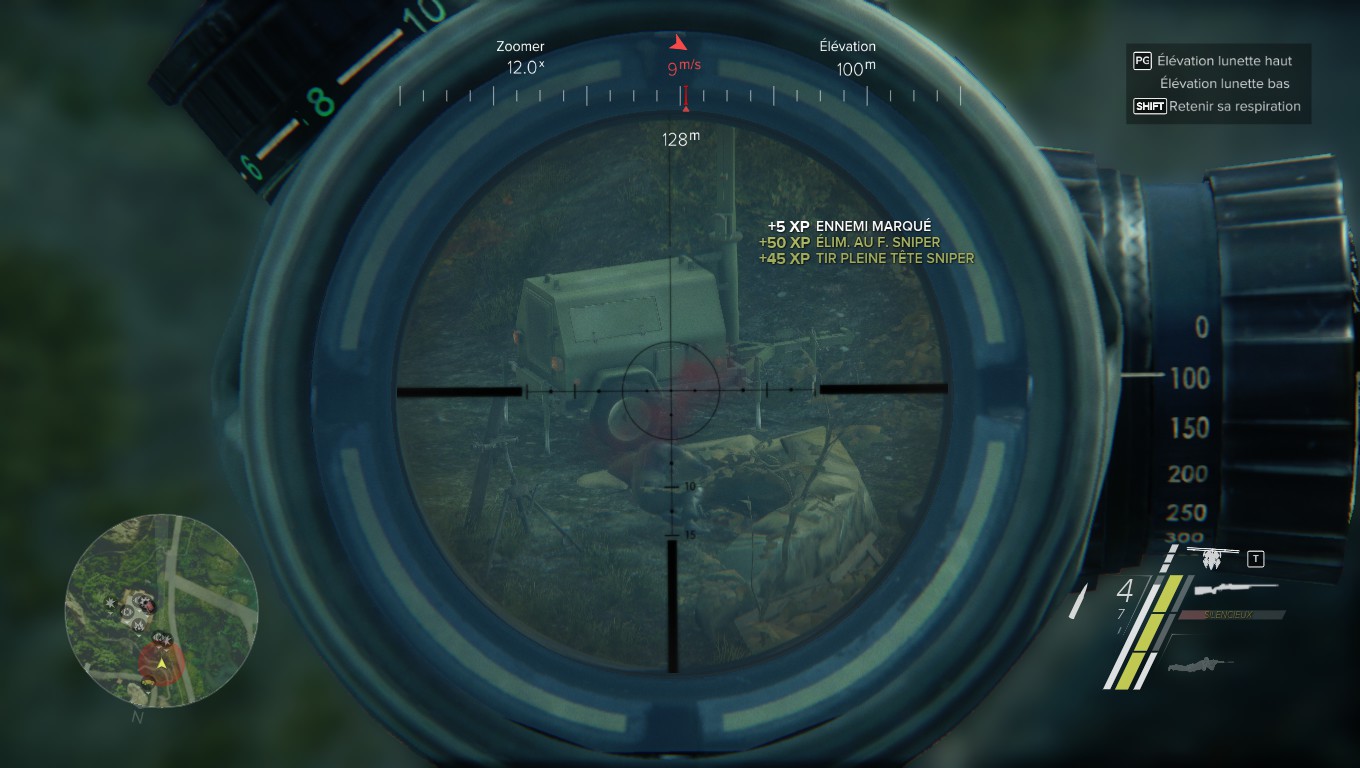This screenshot has width=1360, height=768.
Task: Select the sniper rifle icon in the loadout
Action: click(1235, 589)
